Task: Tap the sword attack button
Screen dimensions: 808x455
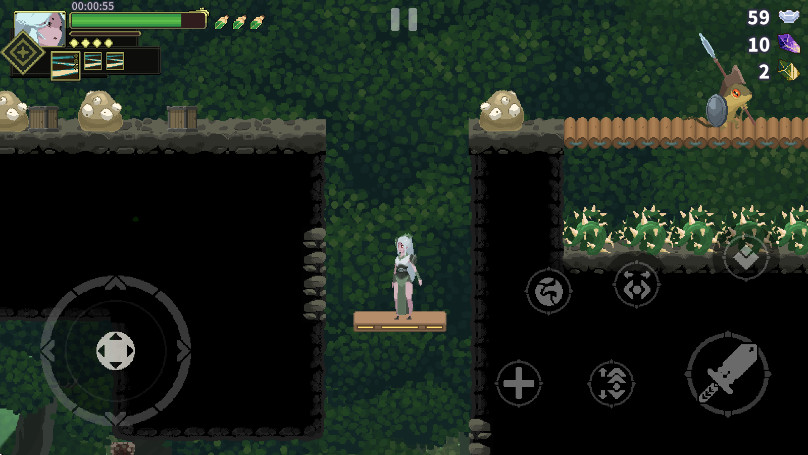Action: (727, 374)
